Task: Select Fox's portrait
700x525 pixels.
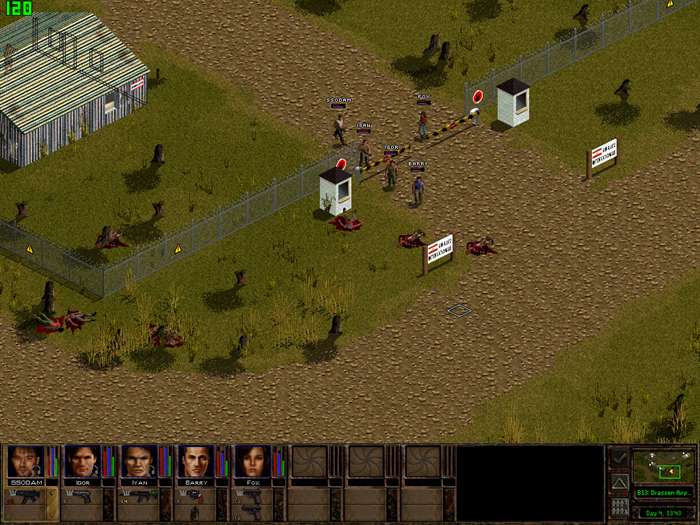Action: [x=253, y=462]
